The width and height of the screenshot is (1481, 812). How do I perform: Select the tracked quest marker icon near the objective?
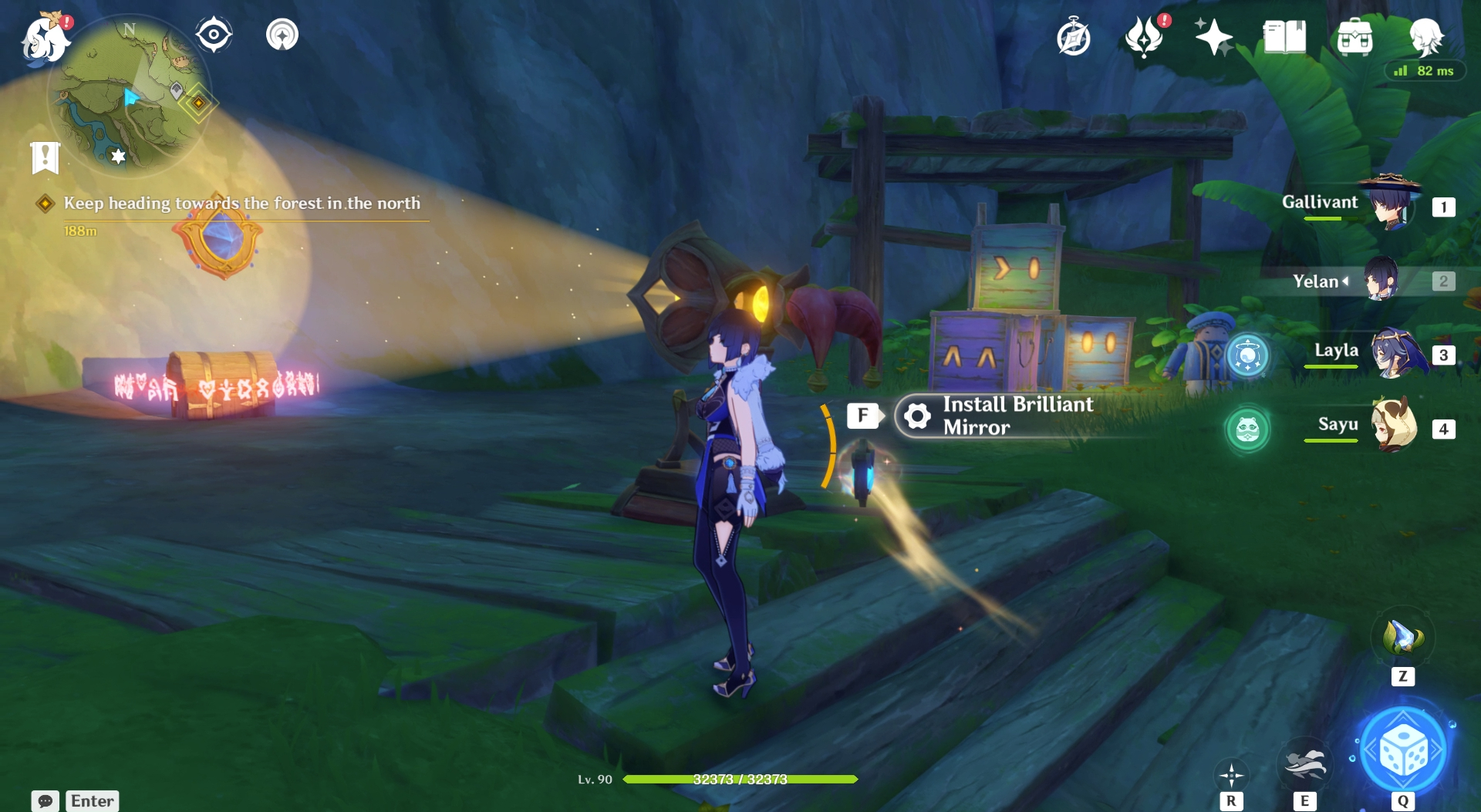point(46,204)
